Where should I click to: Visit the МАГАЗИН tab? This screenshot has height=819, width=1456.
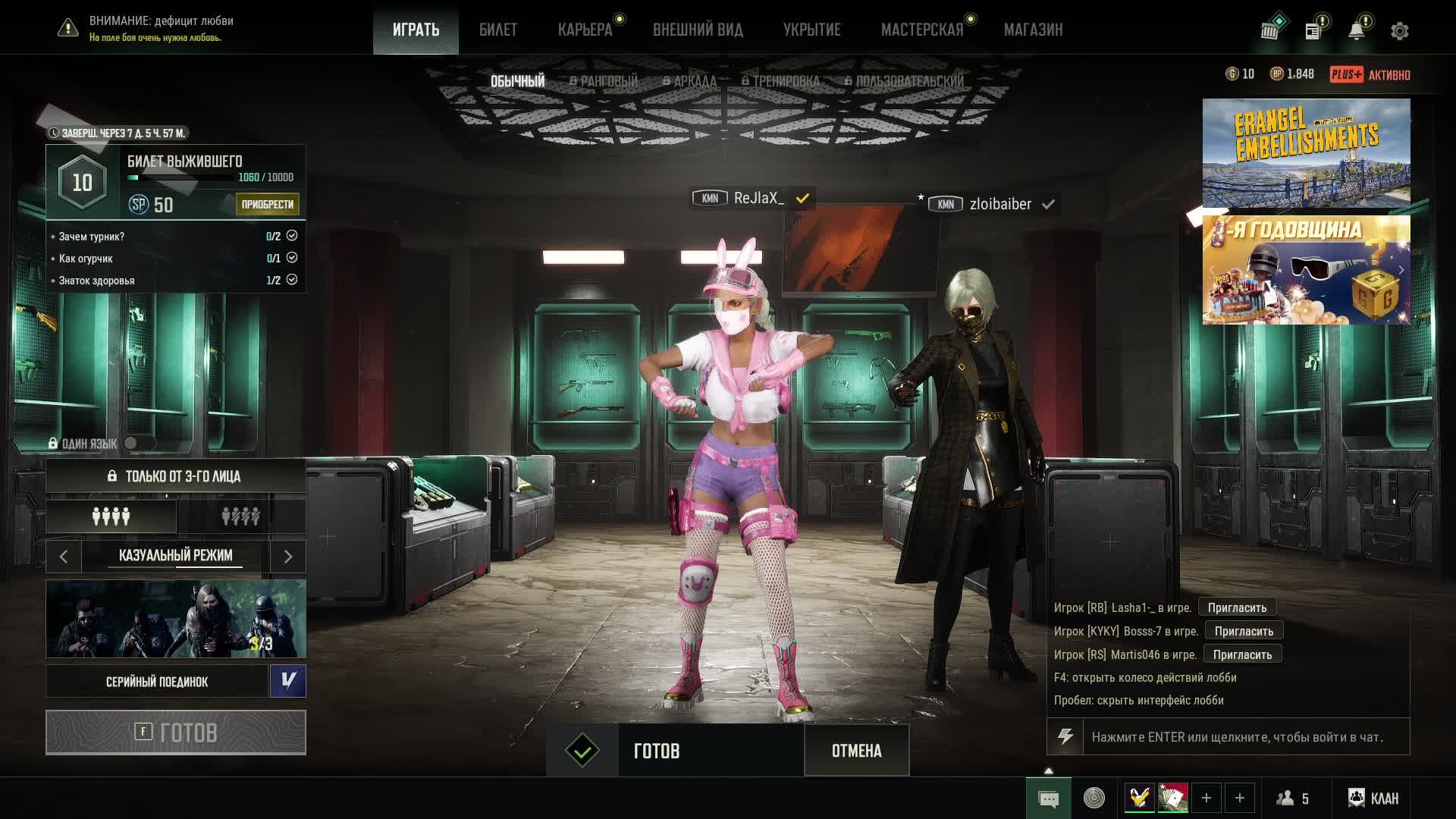[x=1033, y=30]
